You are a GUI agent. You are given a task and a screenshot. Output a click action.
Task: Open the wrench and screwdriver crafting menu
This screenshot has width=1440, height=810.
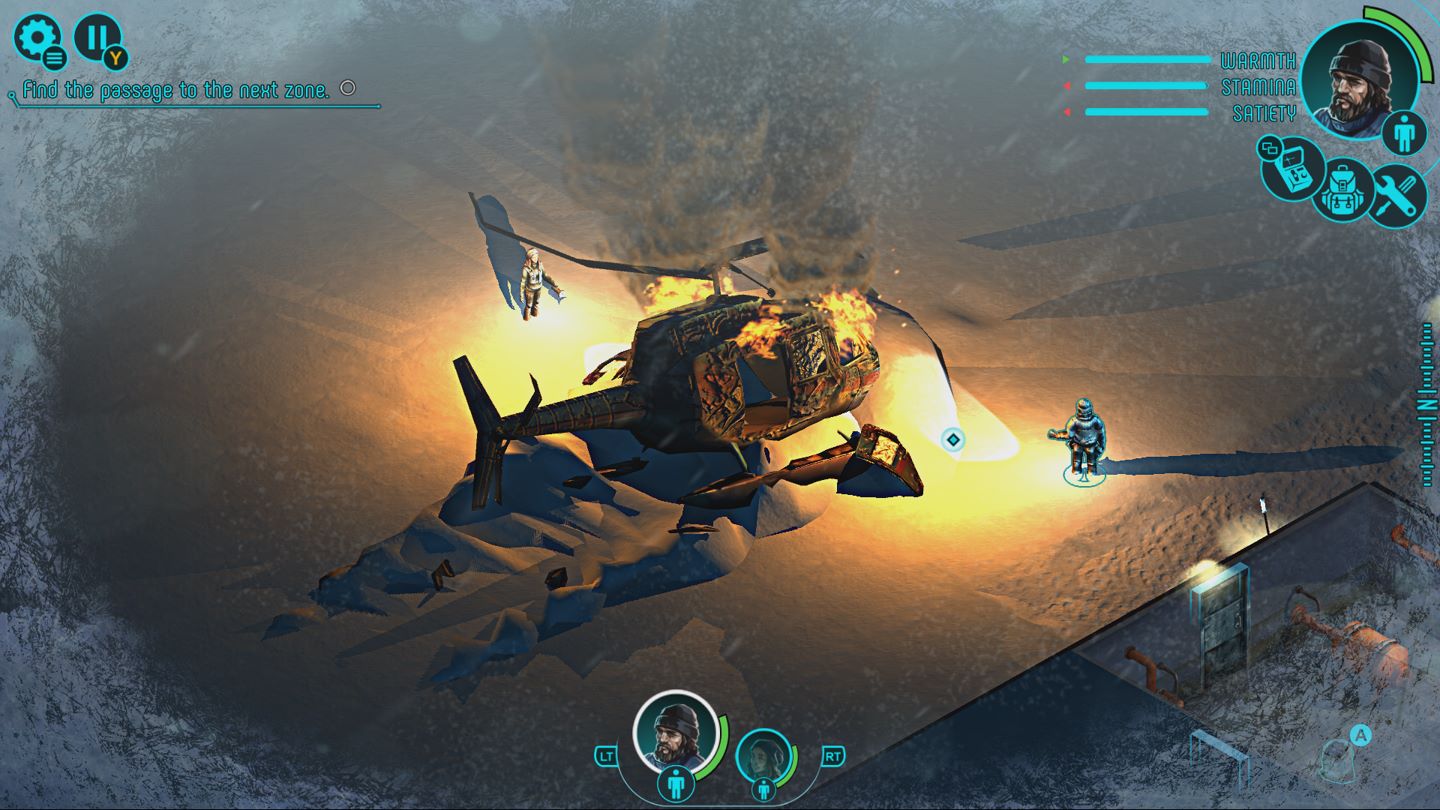coord(1395,194)
